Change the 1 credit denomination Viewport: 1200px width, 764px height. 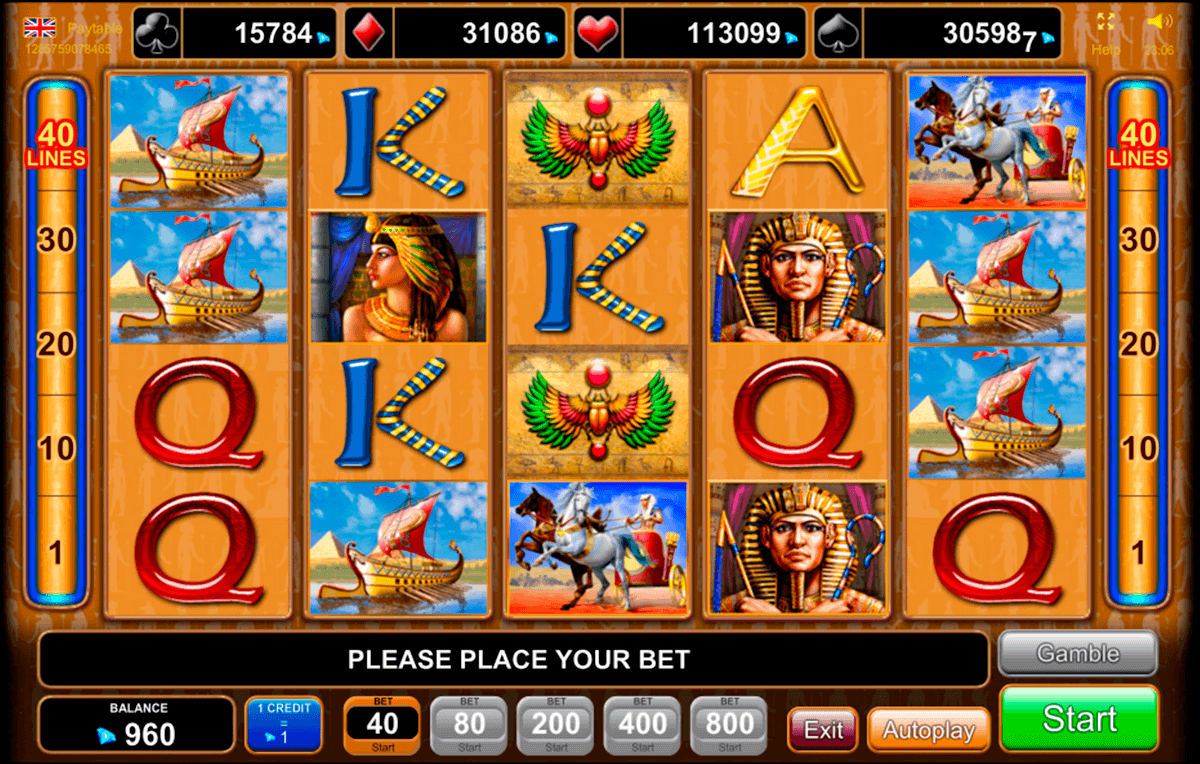click(x=283, y=724)
